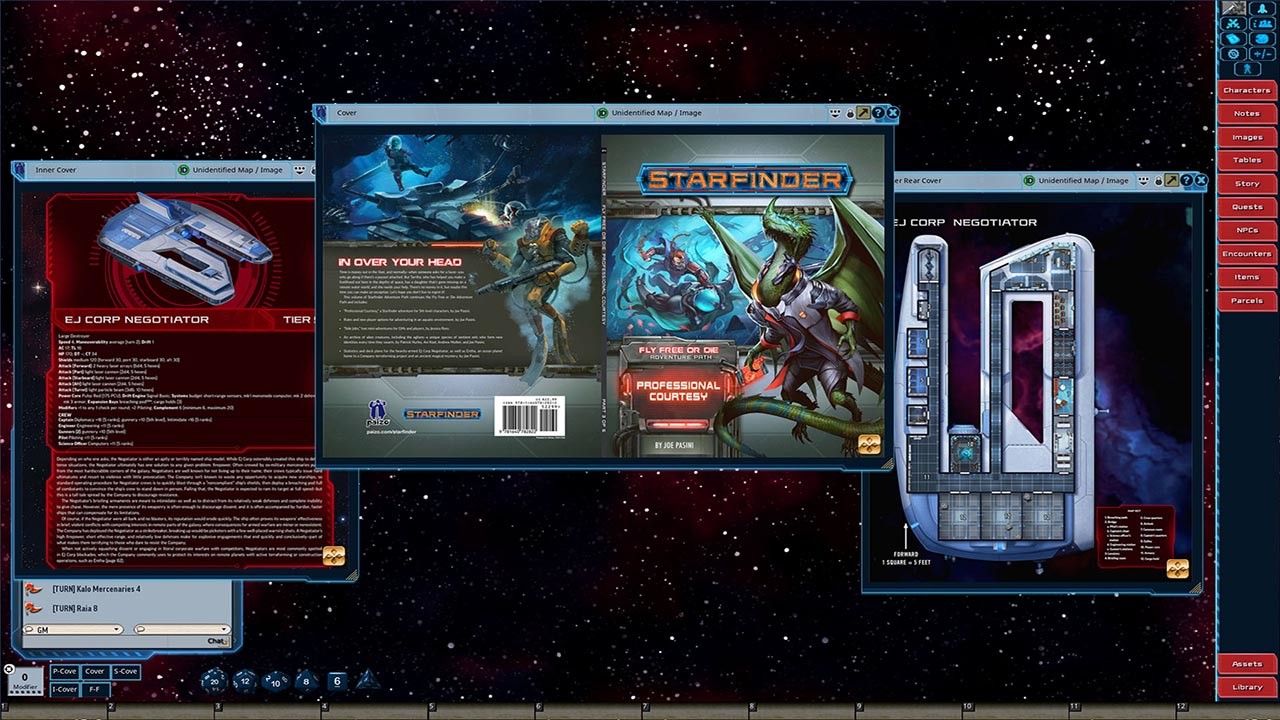This screenshot has height=720, width=1280.
Task: Open the Options gear icon
Action: (x=1232, y=53)
